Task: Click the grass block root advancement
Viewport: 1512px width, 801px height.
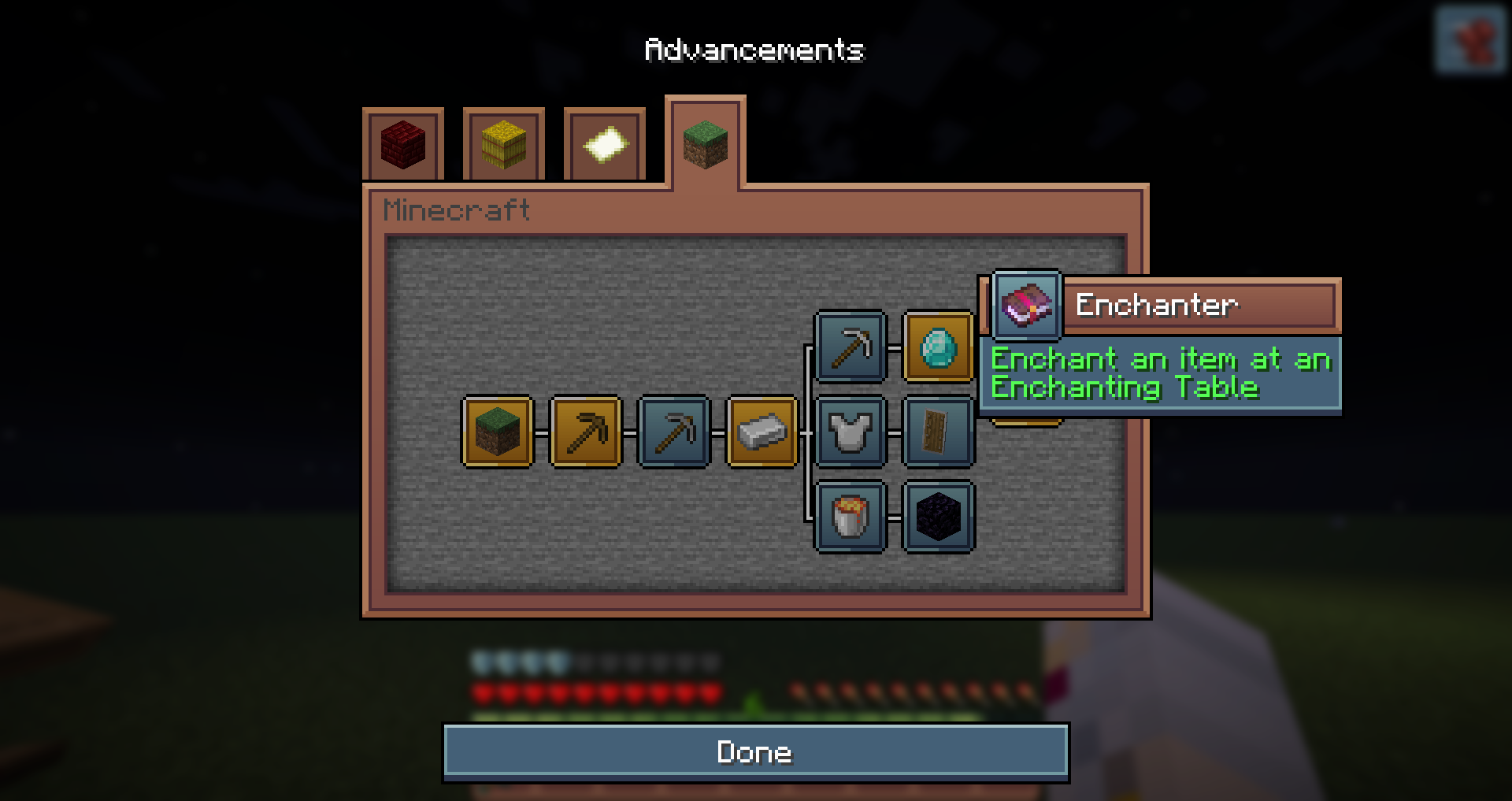Action: pyautogui.click(x=498, y=432)
